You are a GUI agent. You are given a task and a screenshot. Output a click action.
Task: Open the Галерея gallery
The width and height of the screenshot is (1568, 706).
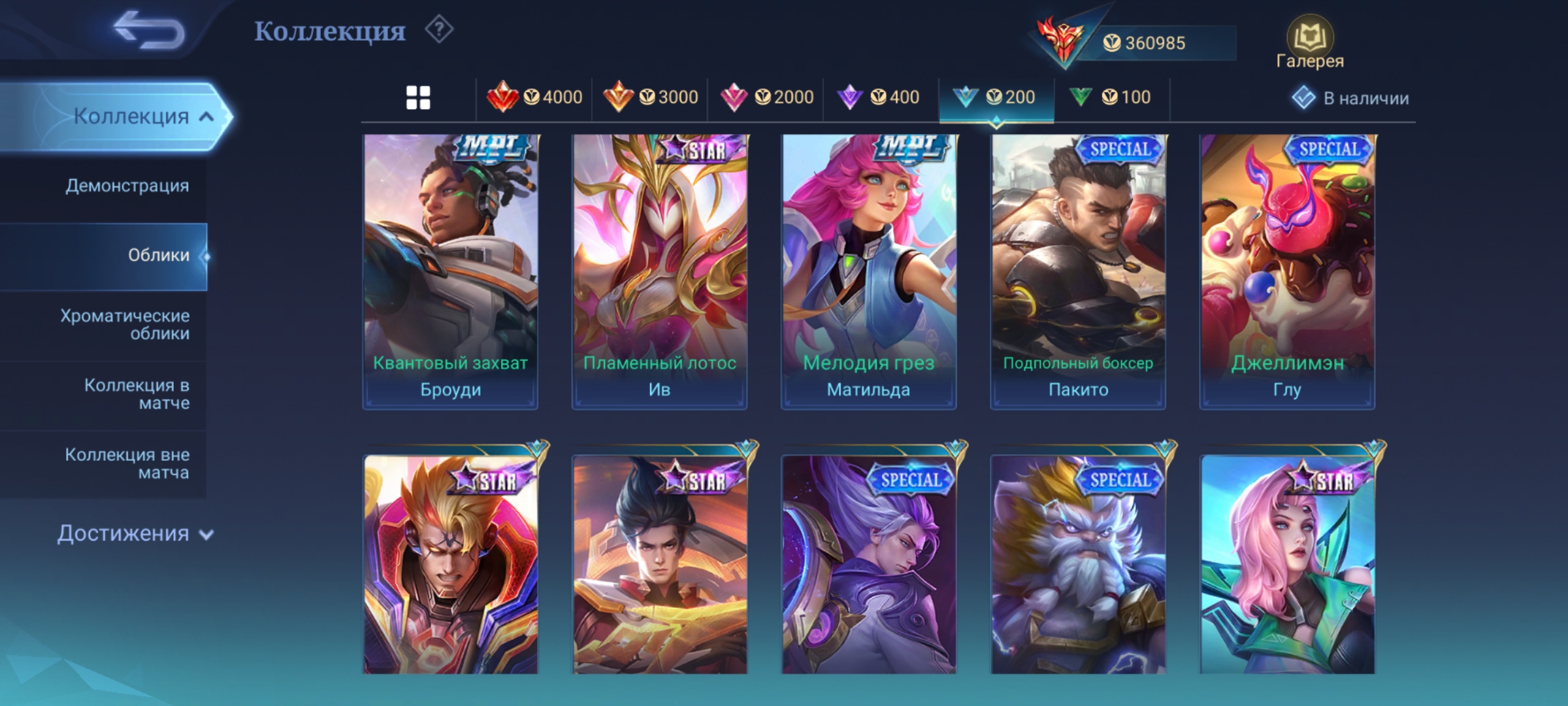click(1309, 43)
